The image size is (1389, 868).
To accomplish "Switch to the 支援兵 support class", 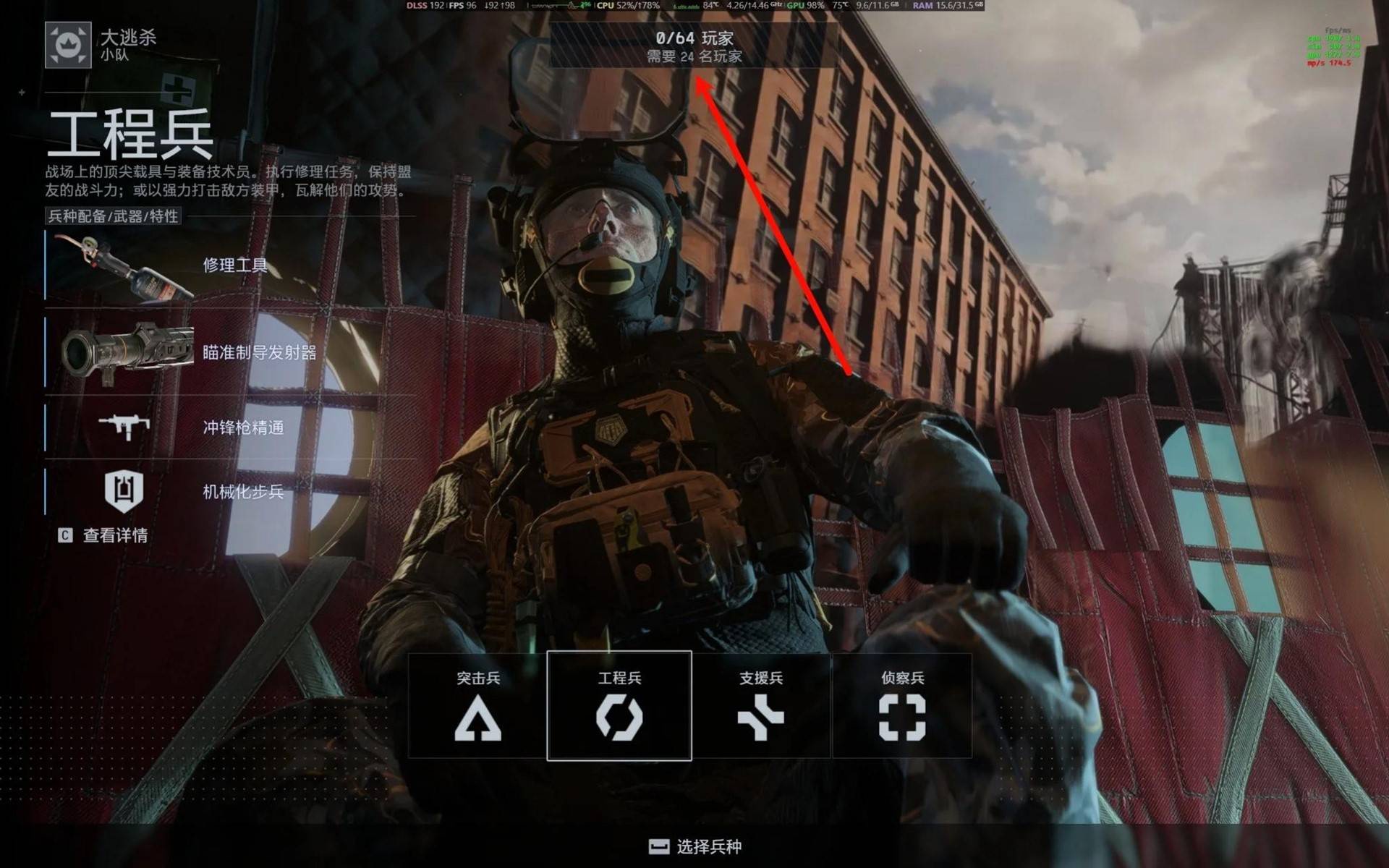I will pyautogui.click(x=760, y=705).
